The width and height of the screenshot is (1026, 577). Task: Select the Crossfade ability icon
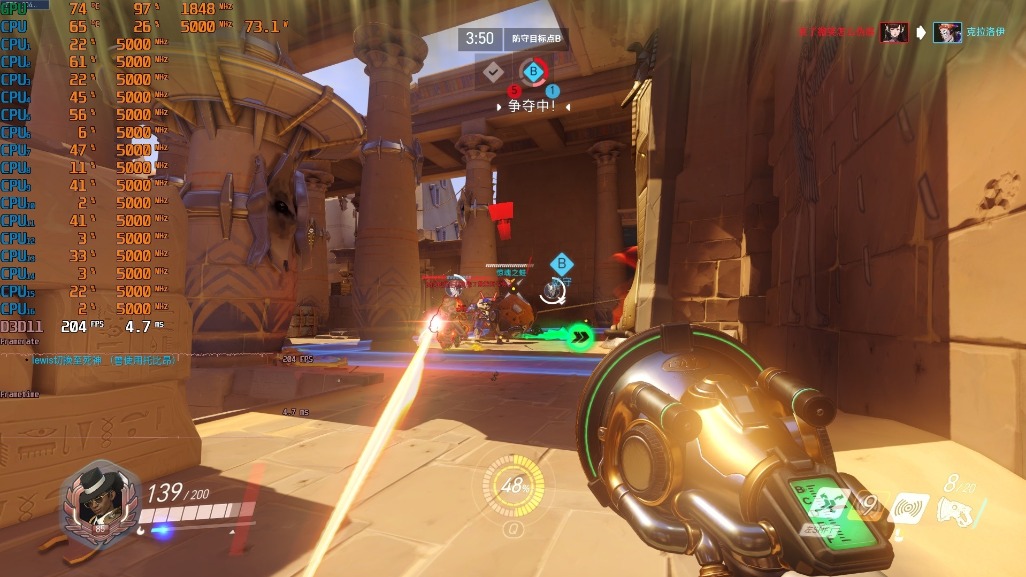[826, 506]
